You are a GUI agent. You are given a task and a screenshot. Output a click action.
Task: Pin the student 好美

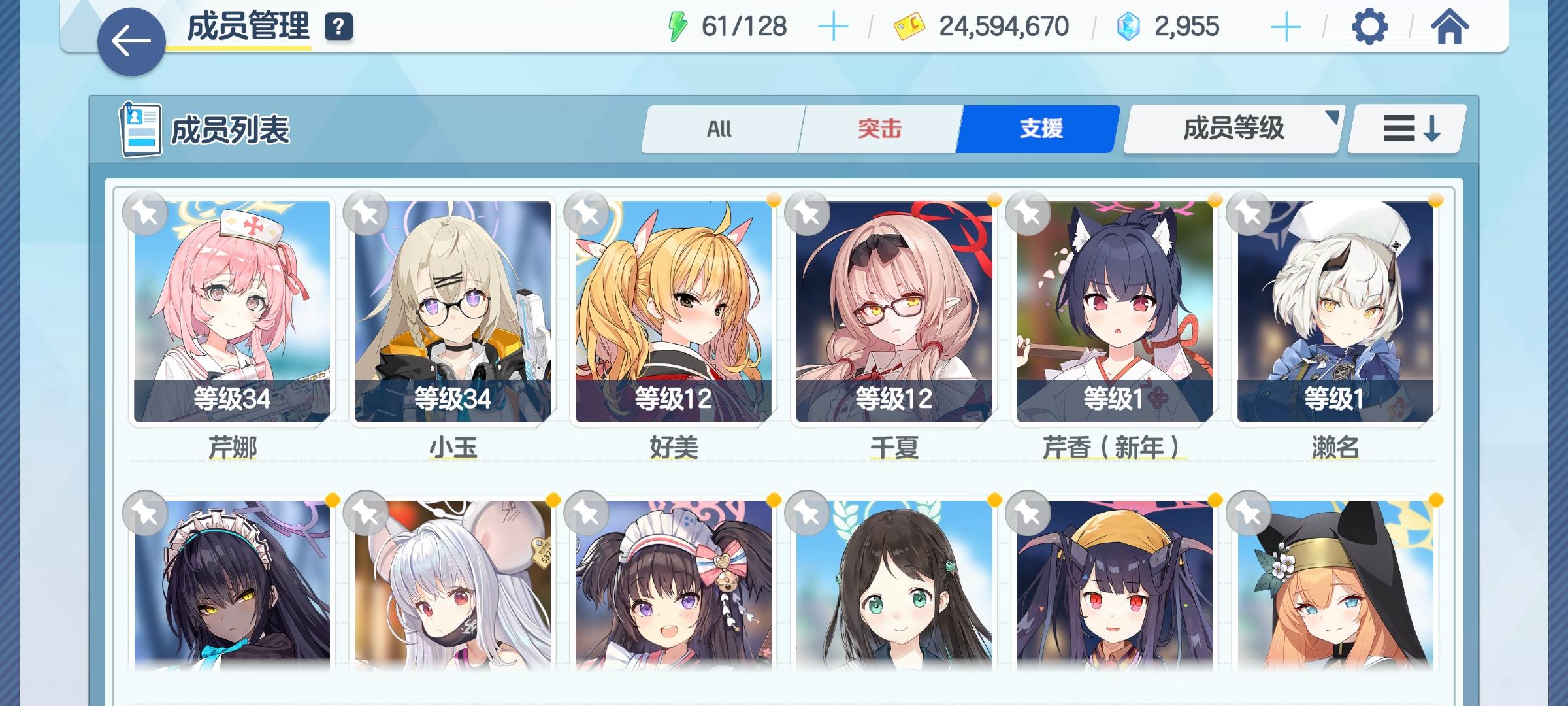point(586,214)
